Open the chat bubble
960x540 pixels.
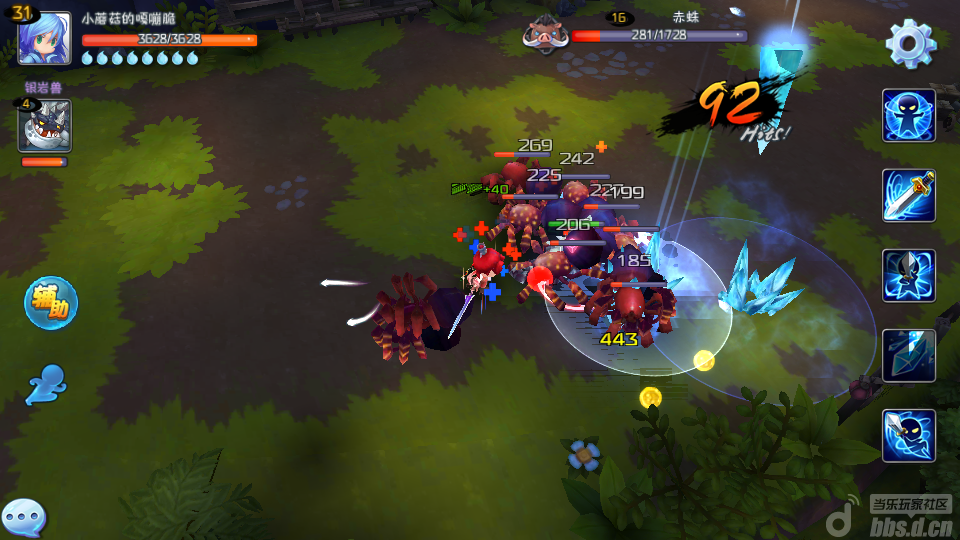23,517
